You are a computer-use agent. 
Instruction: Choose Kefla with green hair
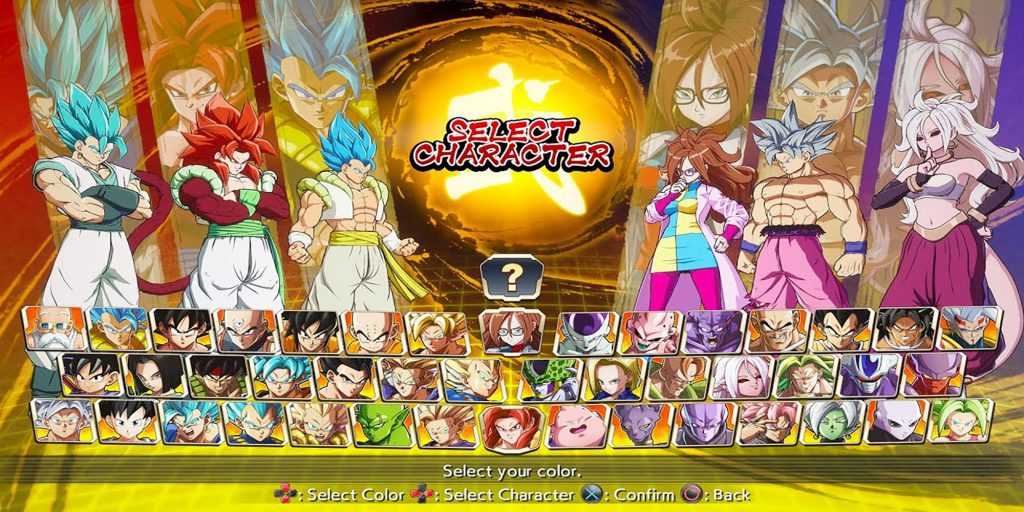coord(960,424)
